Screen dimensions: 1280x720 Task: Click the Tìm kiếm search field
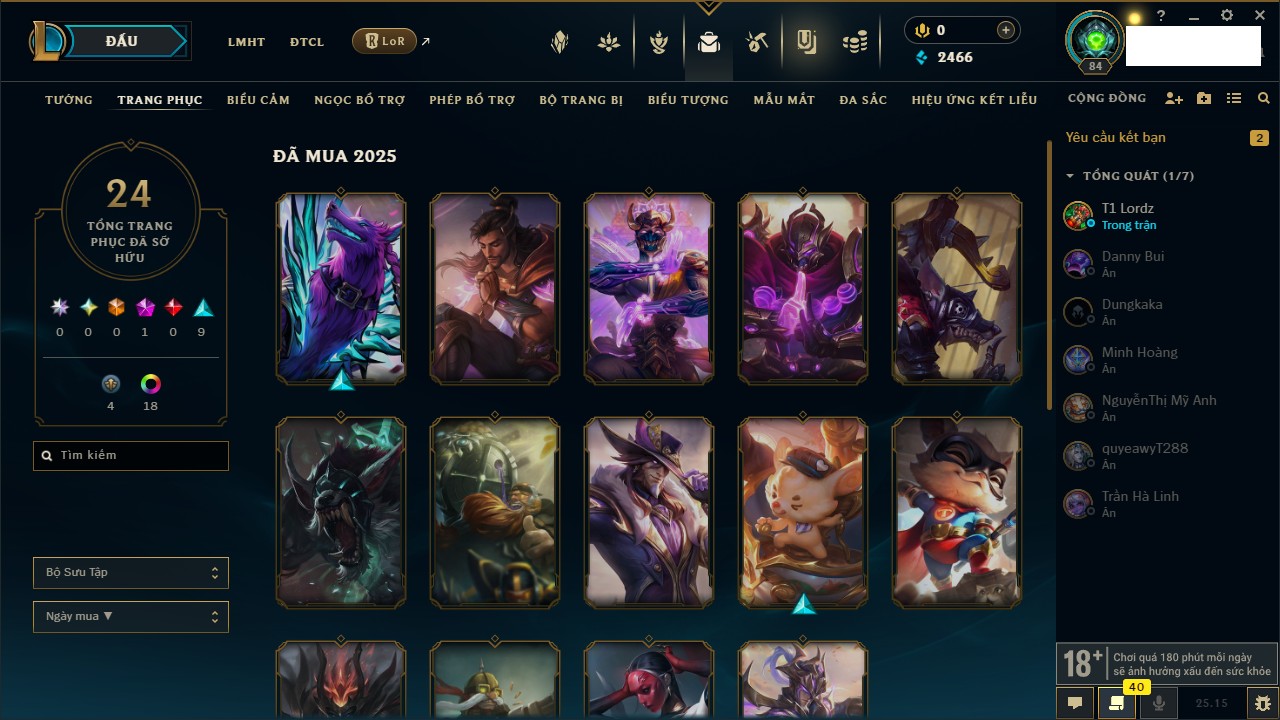tap(131, 456)
